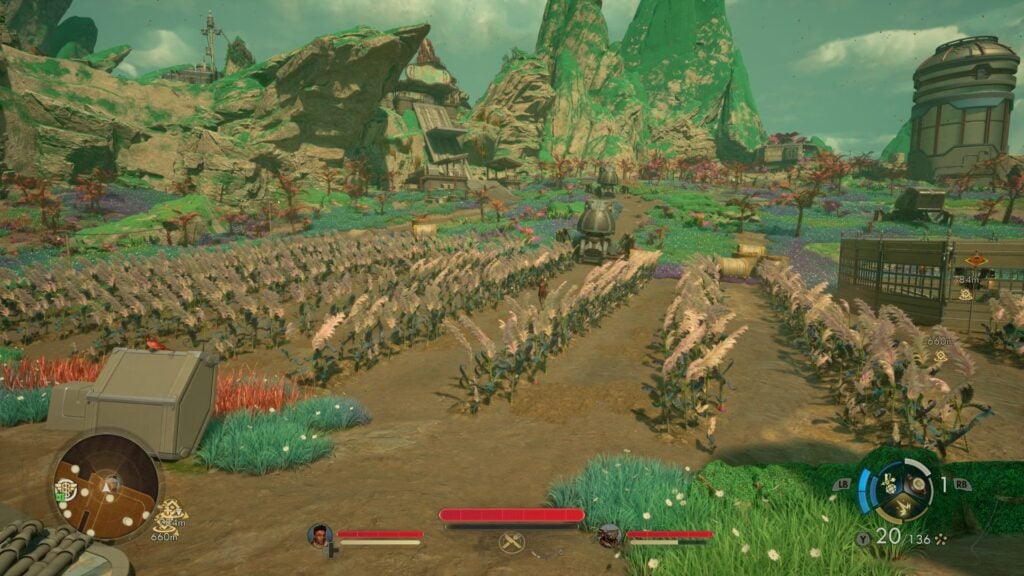Click the crossed-tools icon under the health bar
1024x576 pixels.
(512, 543)
